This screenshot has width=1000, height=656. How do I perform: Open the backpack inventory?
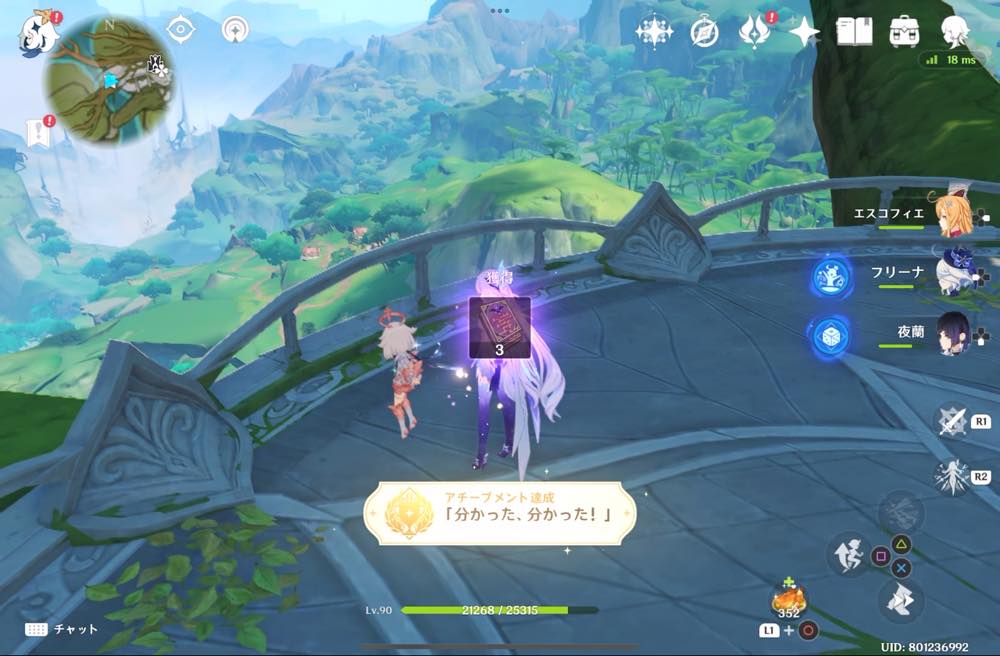pyautogui.click(x=906, y=32)
